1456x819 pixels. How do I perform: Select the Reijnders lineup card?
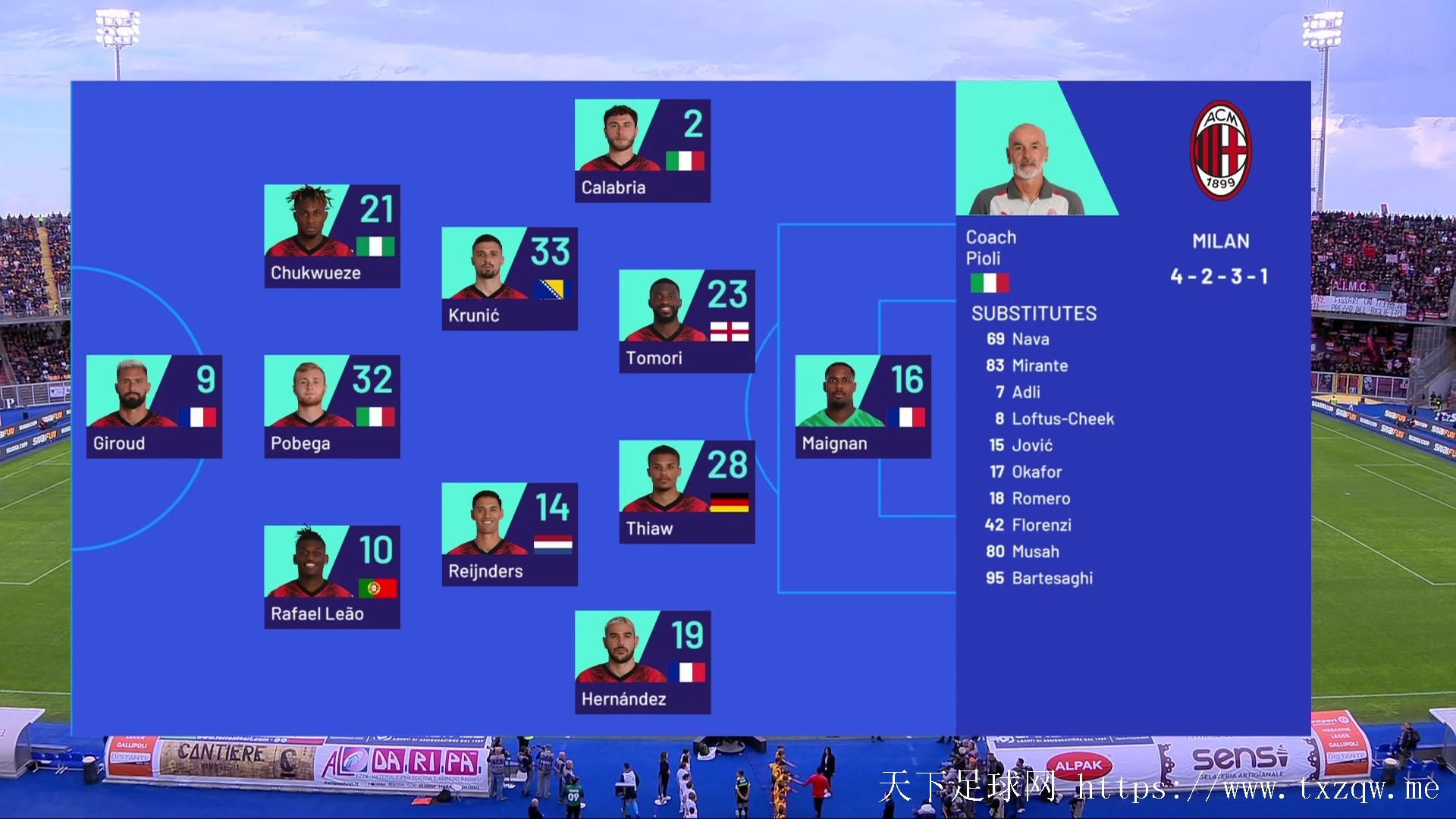click(509, 534)
